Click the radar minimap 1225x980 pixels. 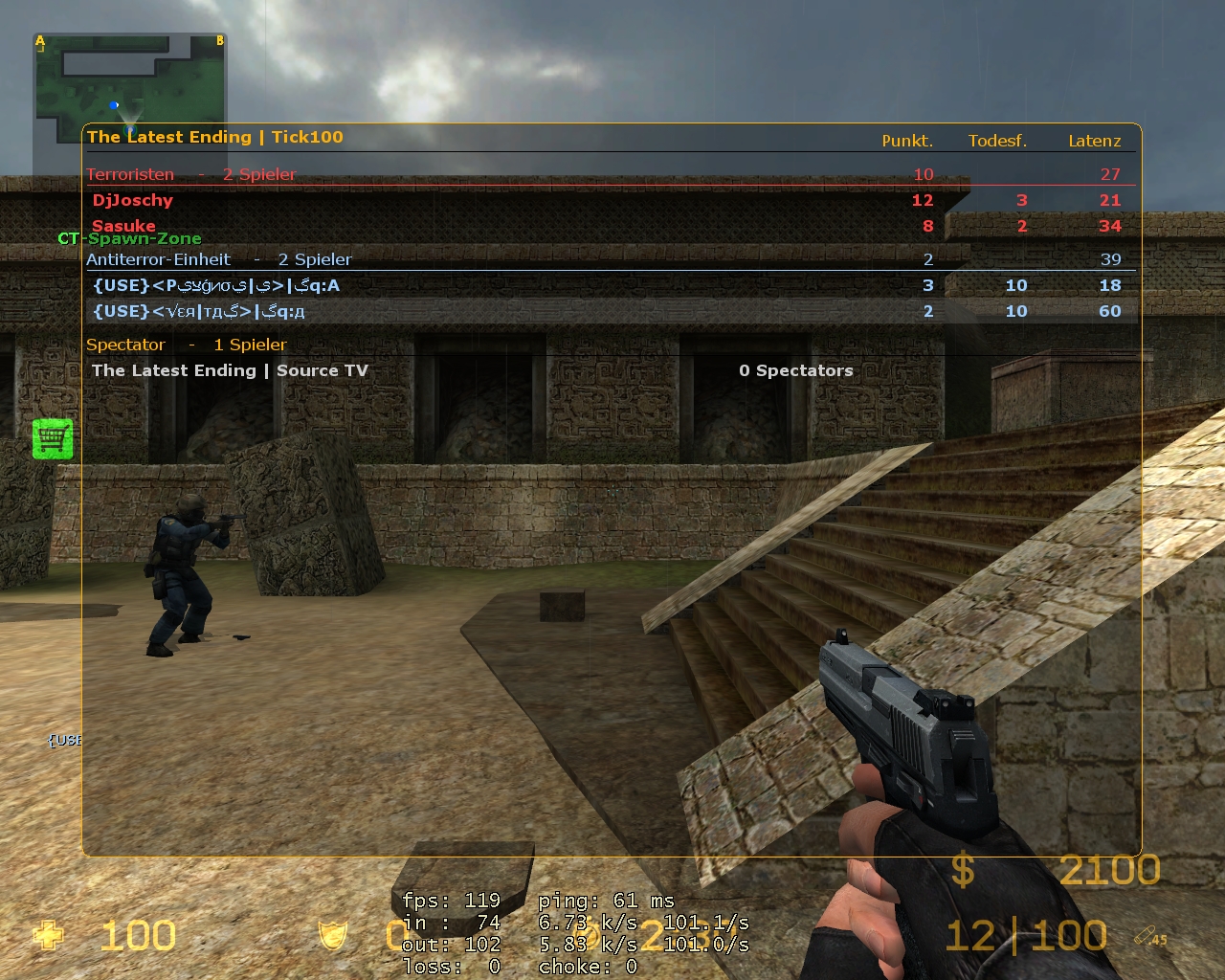coord(130,82)
